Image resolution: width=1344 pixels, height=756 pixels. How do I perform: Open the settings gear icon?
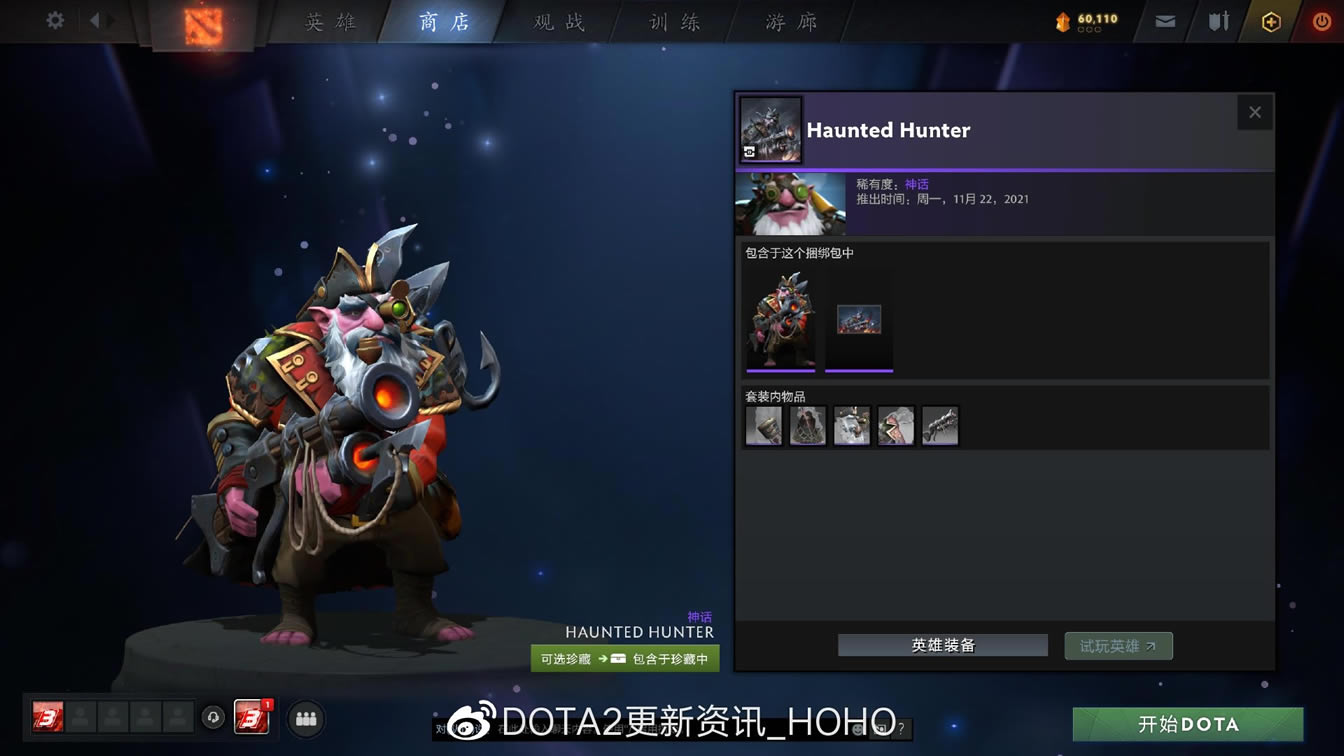tap(53, 18)
